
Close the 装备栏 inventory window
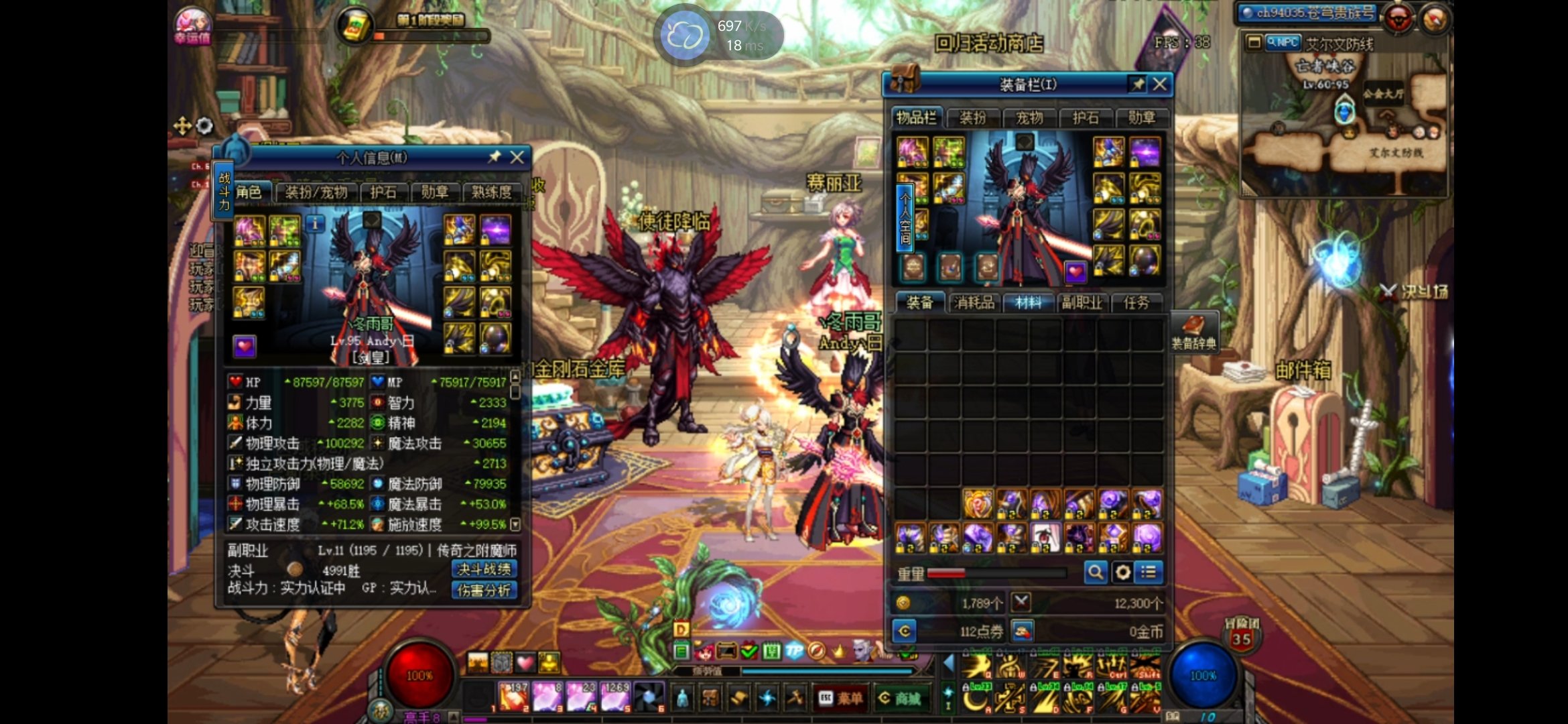pos(1160,84)
